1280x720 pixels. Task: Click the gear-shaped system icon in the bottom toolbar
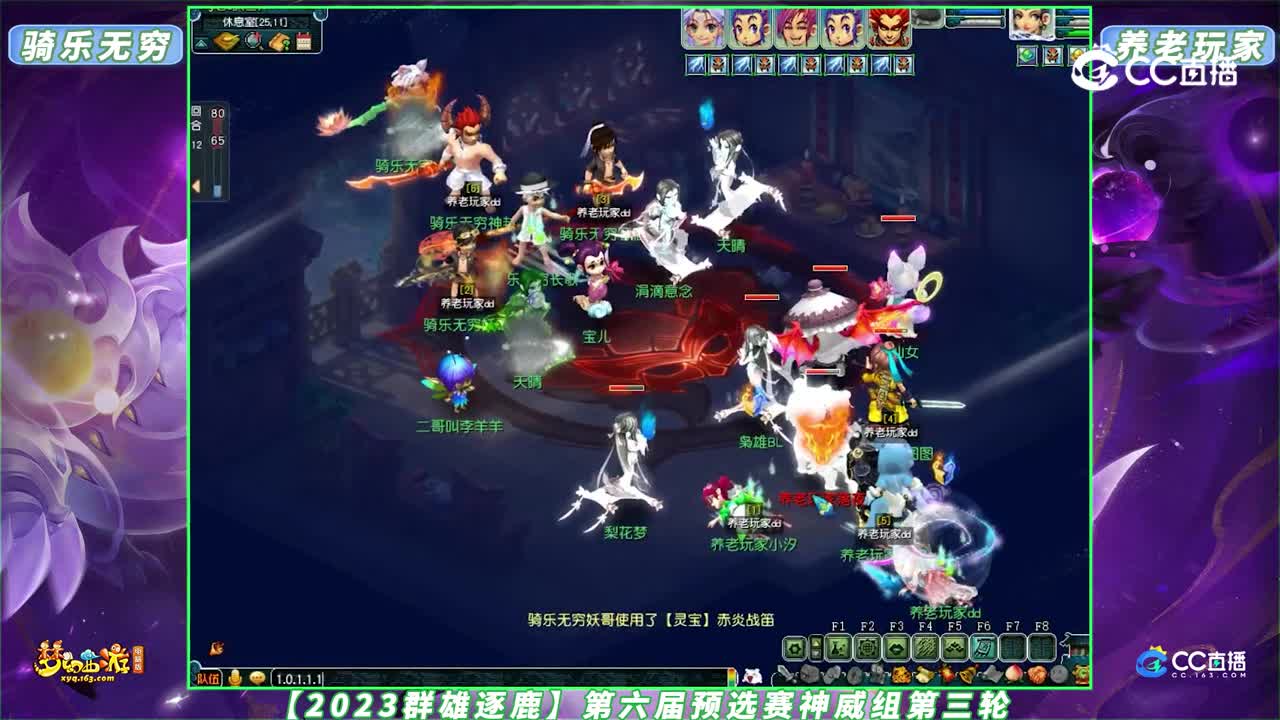pos(796,647)
